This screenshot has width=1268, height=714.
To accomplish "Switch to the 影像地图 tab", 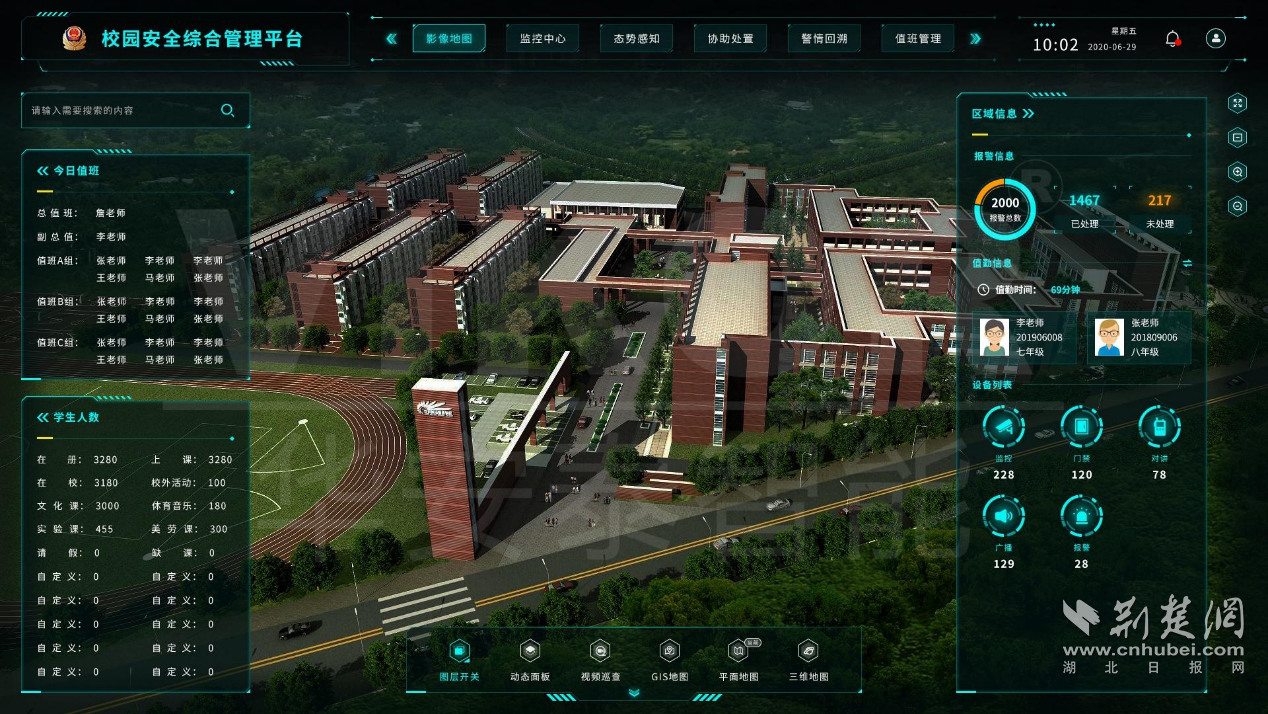I will point(449,39).
